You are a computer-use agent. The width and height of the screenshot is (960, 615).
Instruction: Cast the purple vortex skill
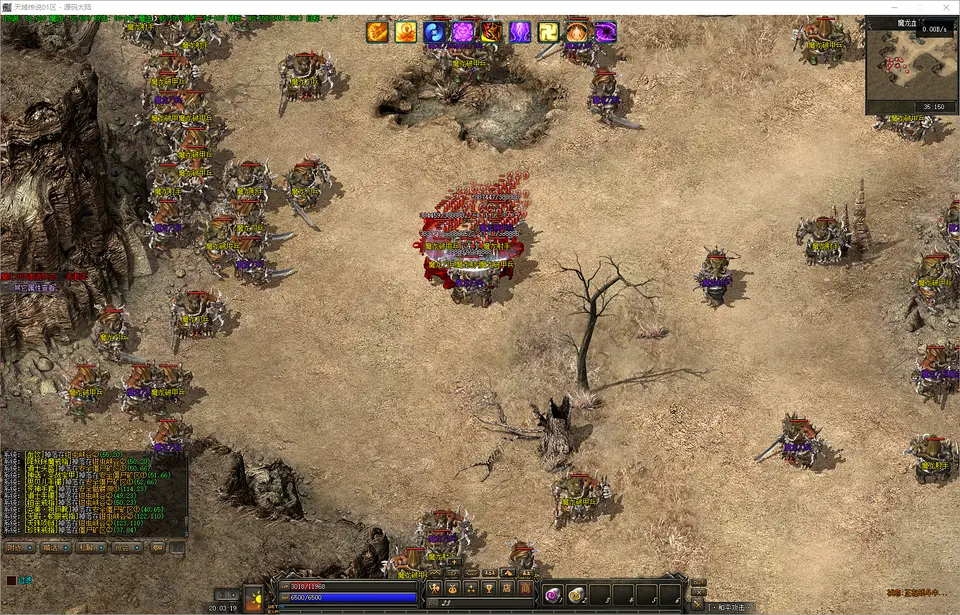click(x=606, y=32)
